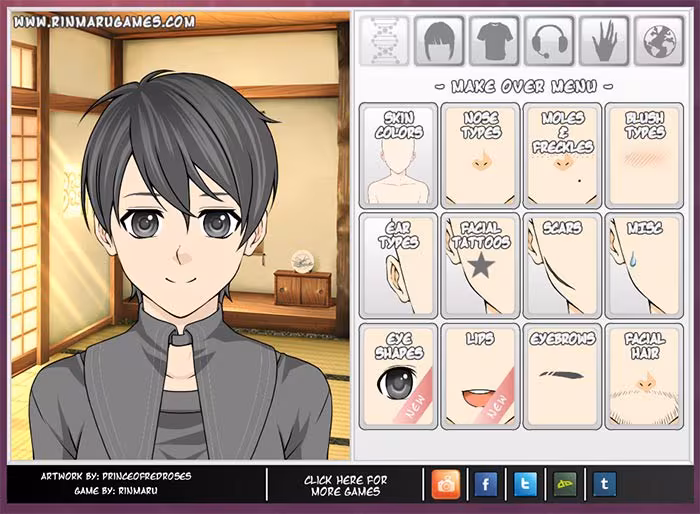Open the t-shirt clothing tab
Image resolution: width=700 pixels, height=514 pixels.
pyautogui.click(x=494, y=41)
